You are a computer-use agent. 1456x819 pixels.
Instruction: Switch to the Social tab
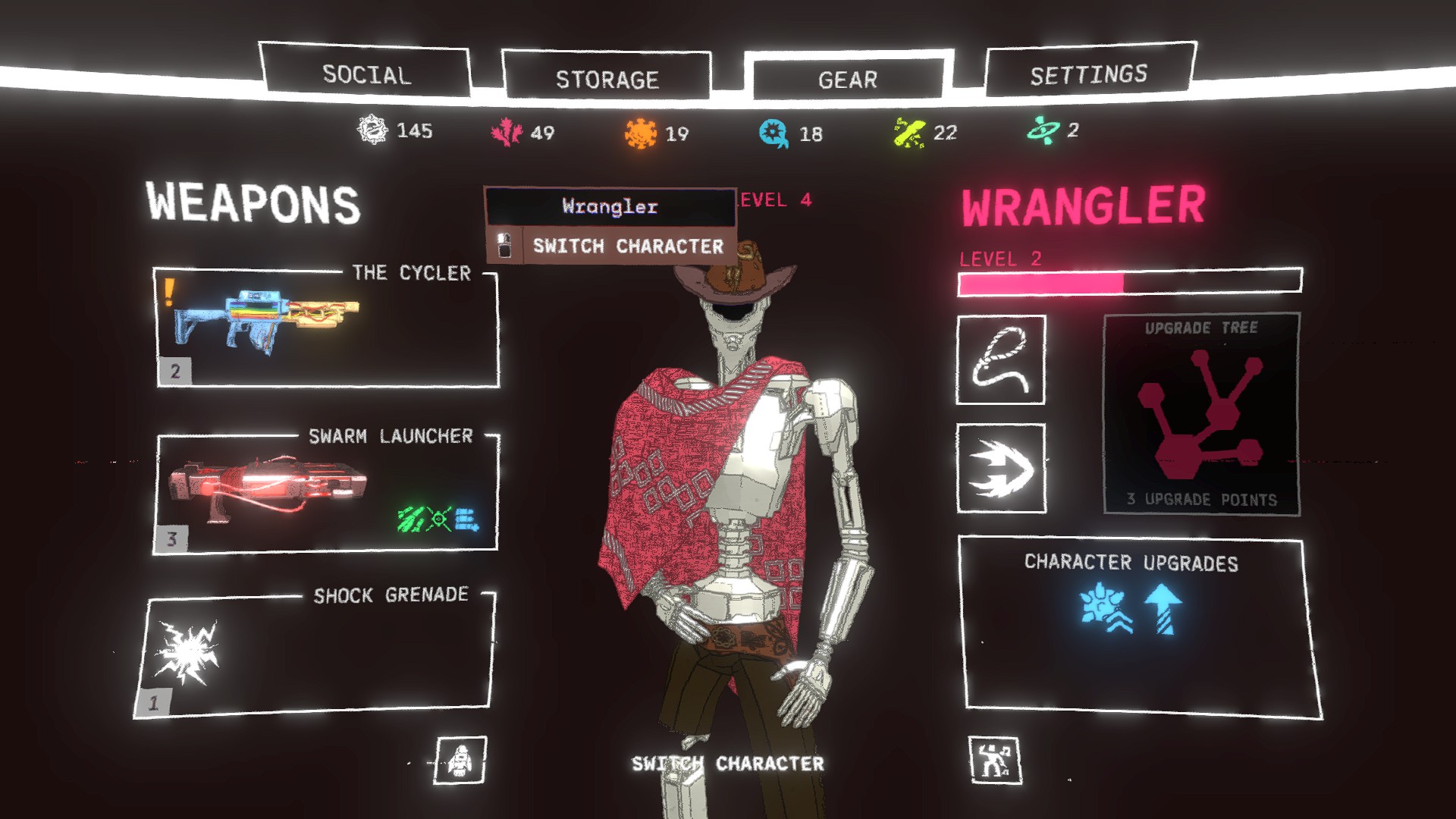pyautogui.click(x=366, y=74)
